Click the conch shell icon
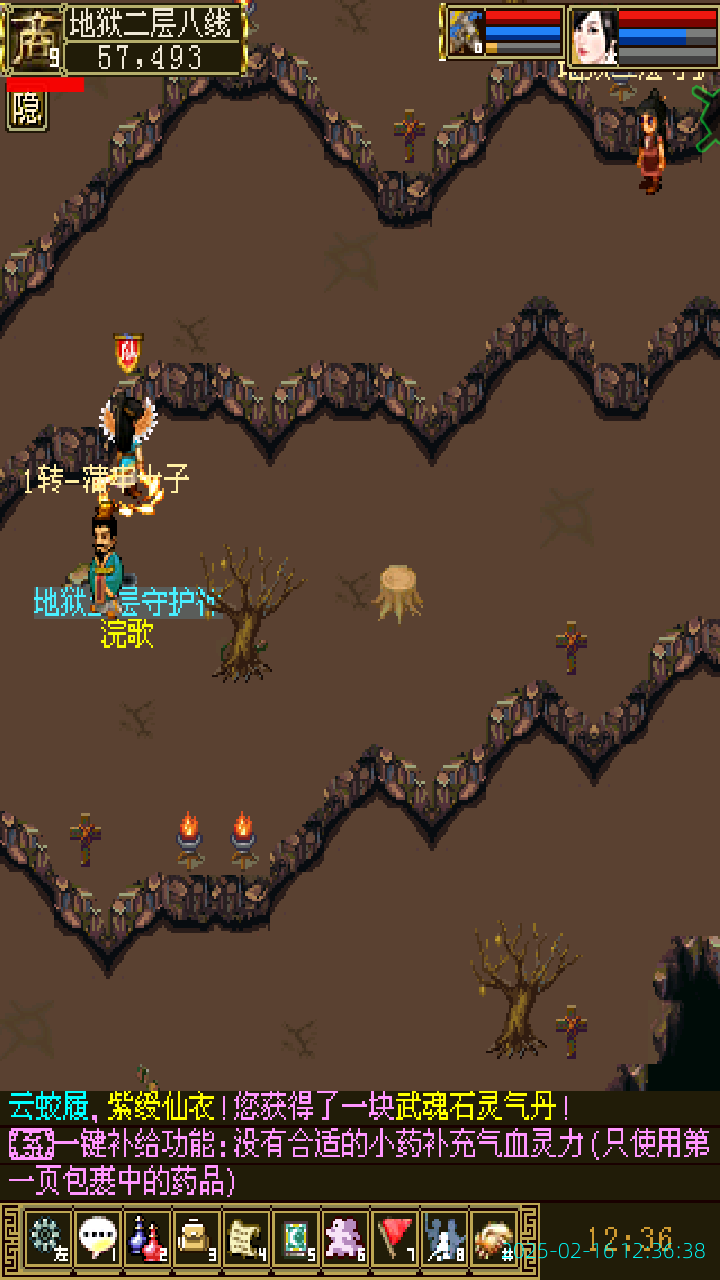The height and width of the screenshot is (1280, 720). point(493,1239)
